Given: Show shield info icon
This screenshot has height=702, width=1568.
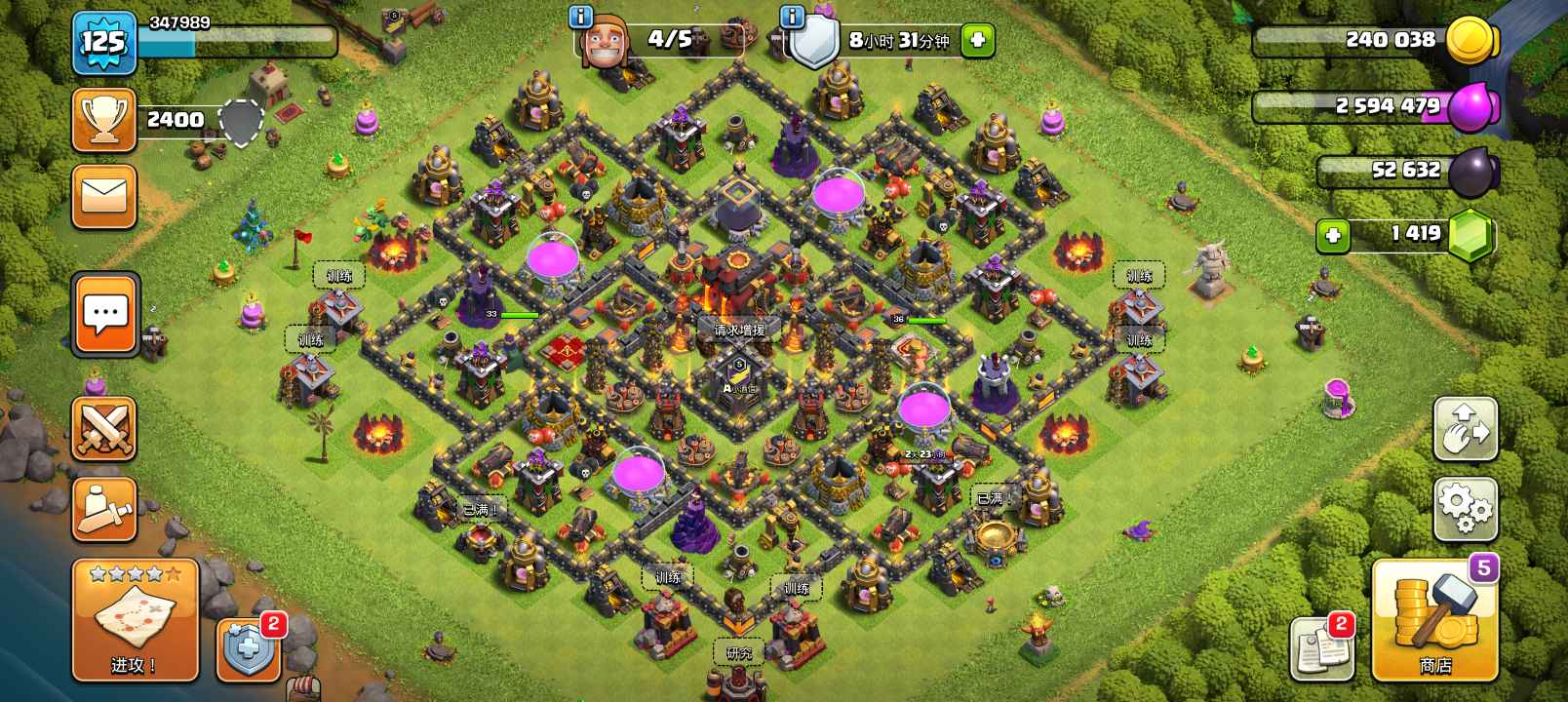Looking at the screenshot, I should [792, 16].
